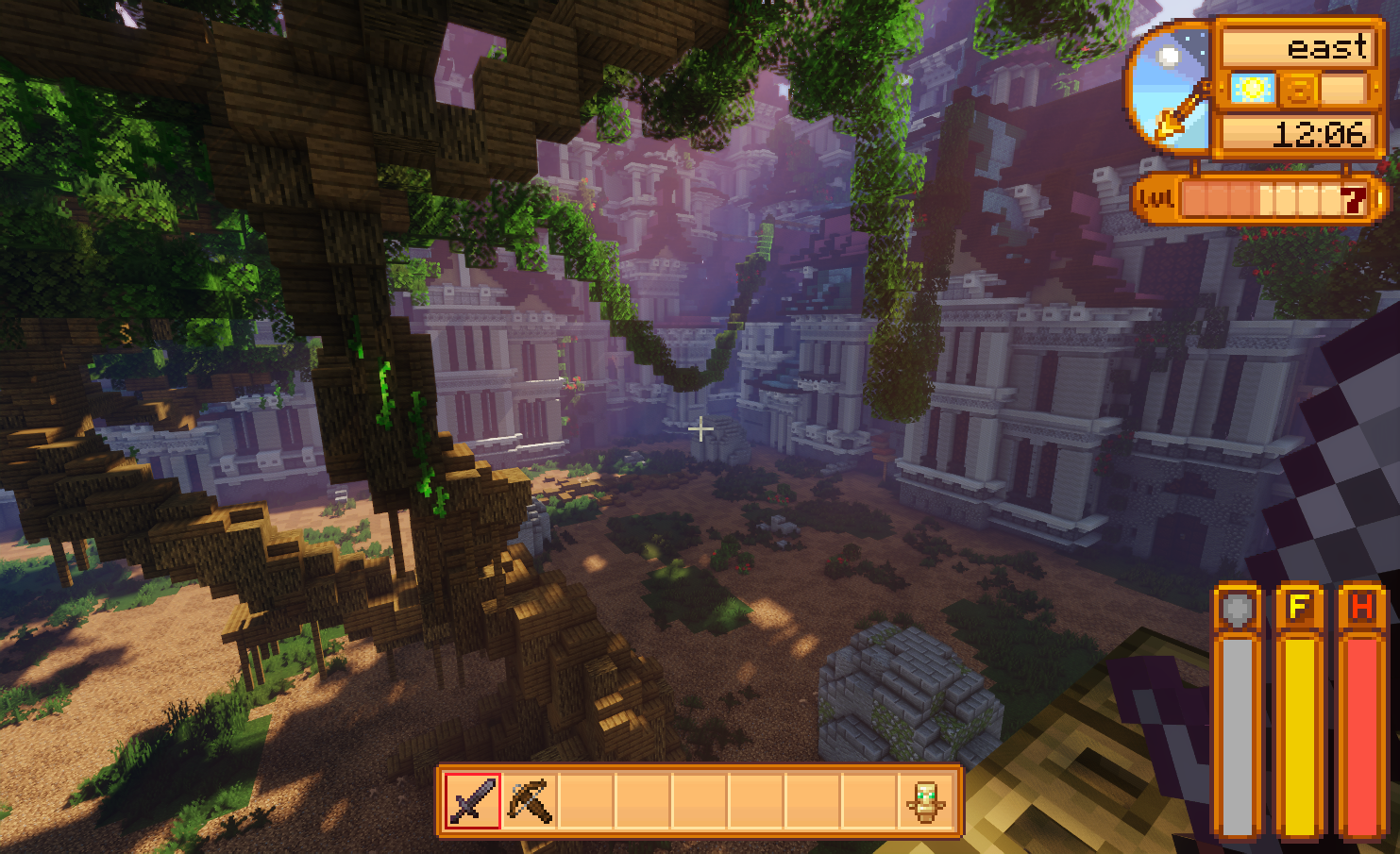Select the stone sword hotbar slot
The width and height of the screenshot is (1400, 854).
(472, 801)
